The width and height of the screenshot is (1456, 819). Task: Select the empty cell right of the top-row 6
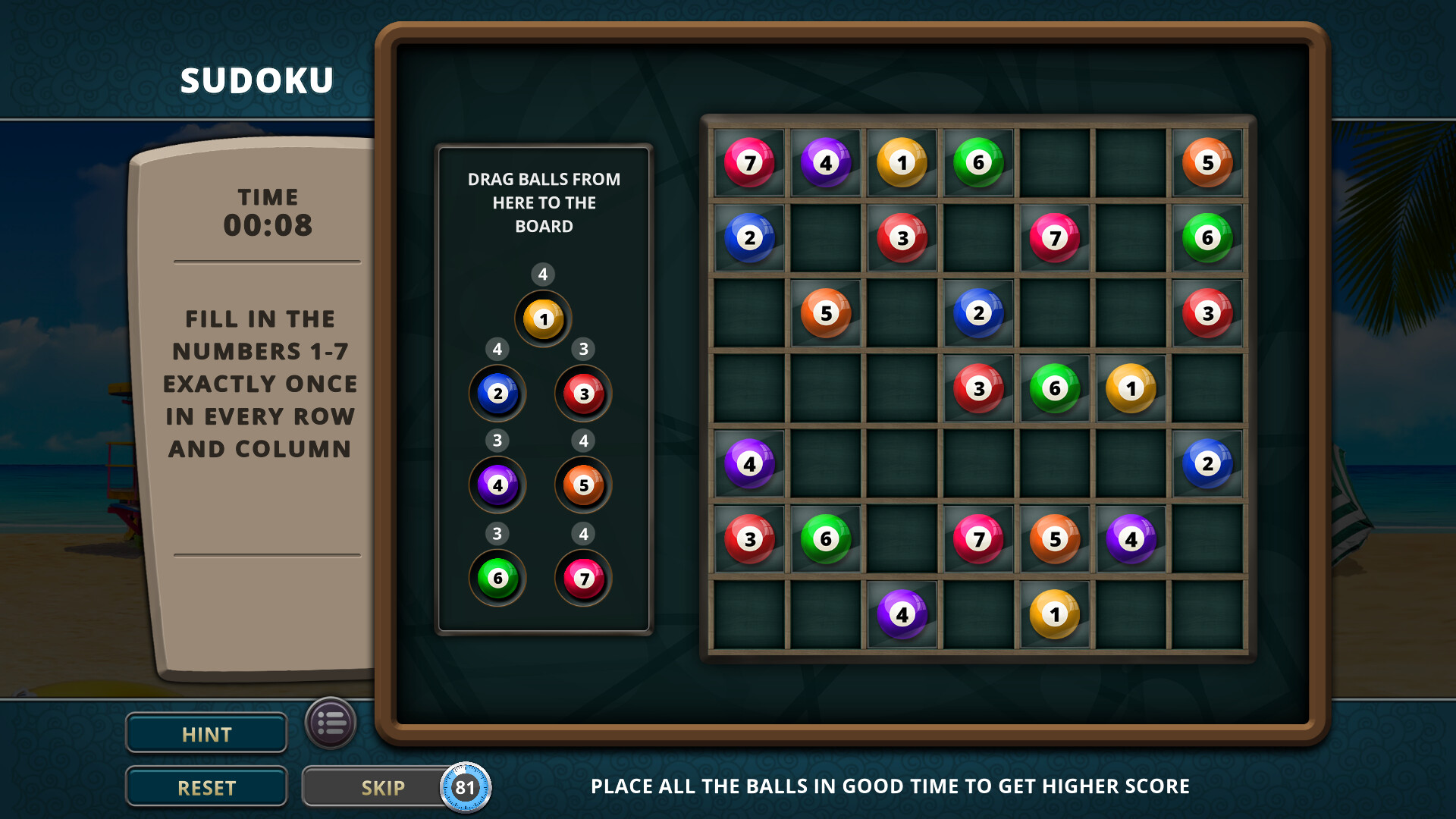[1055, 162]
